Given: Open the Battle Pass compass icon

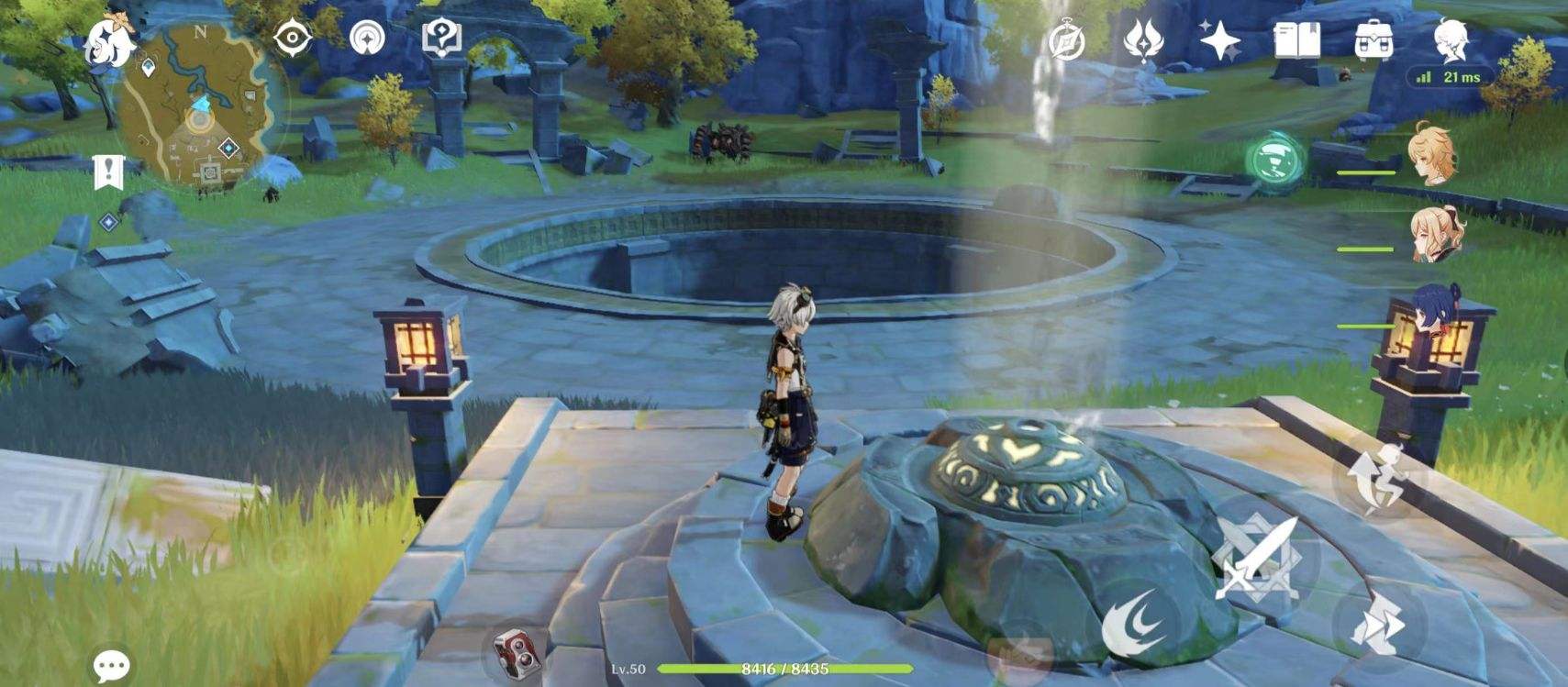Looking at the screenshot, I should click(x=1066, y=41).
